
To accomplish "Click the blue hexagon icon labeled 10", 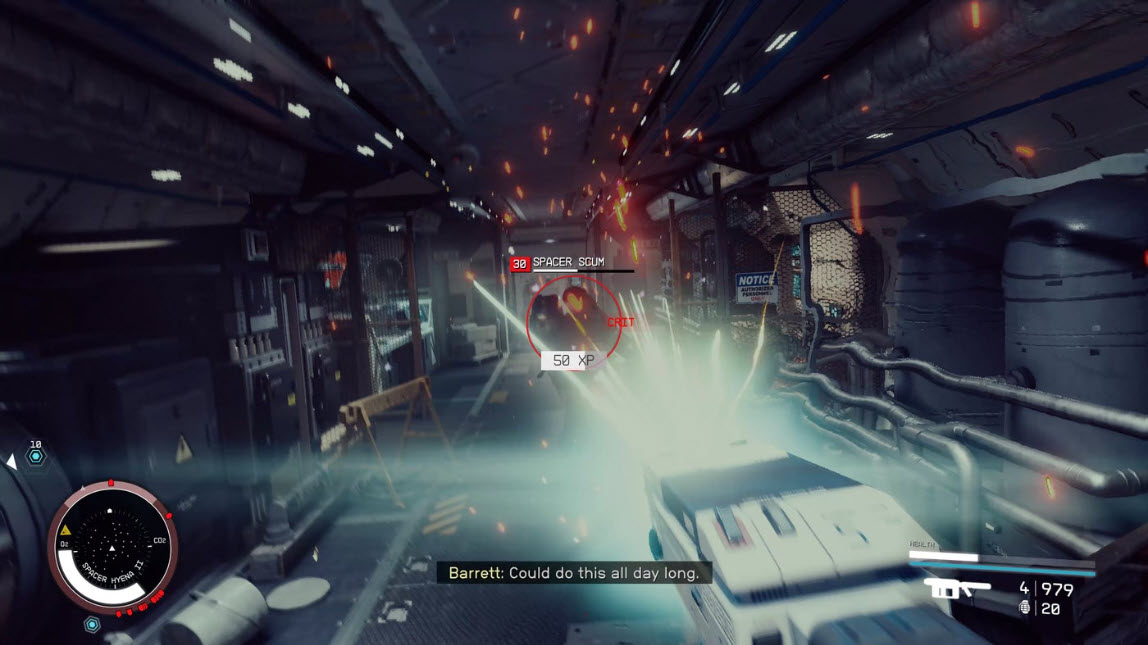I will coord(36,457).
